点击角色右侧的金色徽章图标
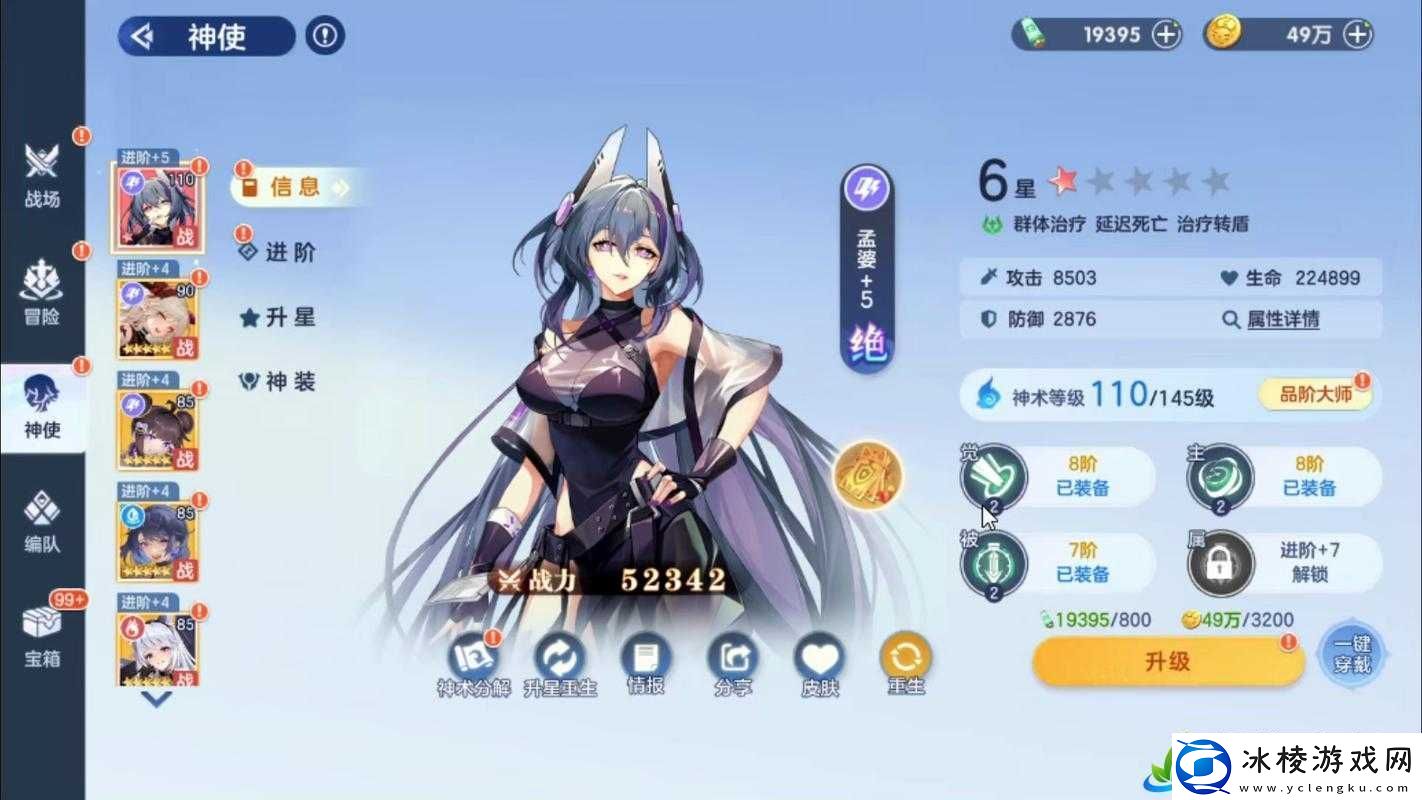The width and height of the screenshot is (1422, 800). tap(868, 477)
